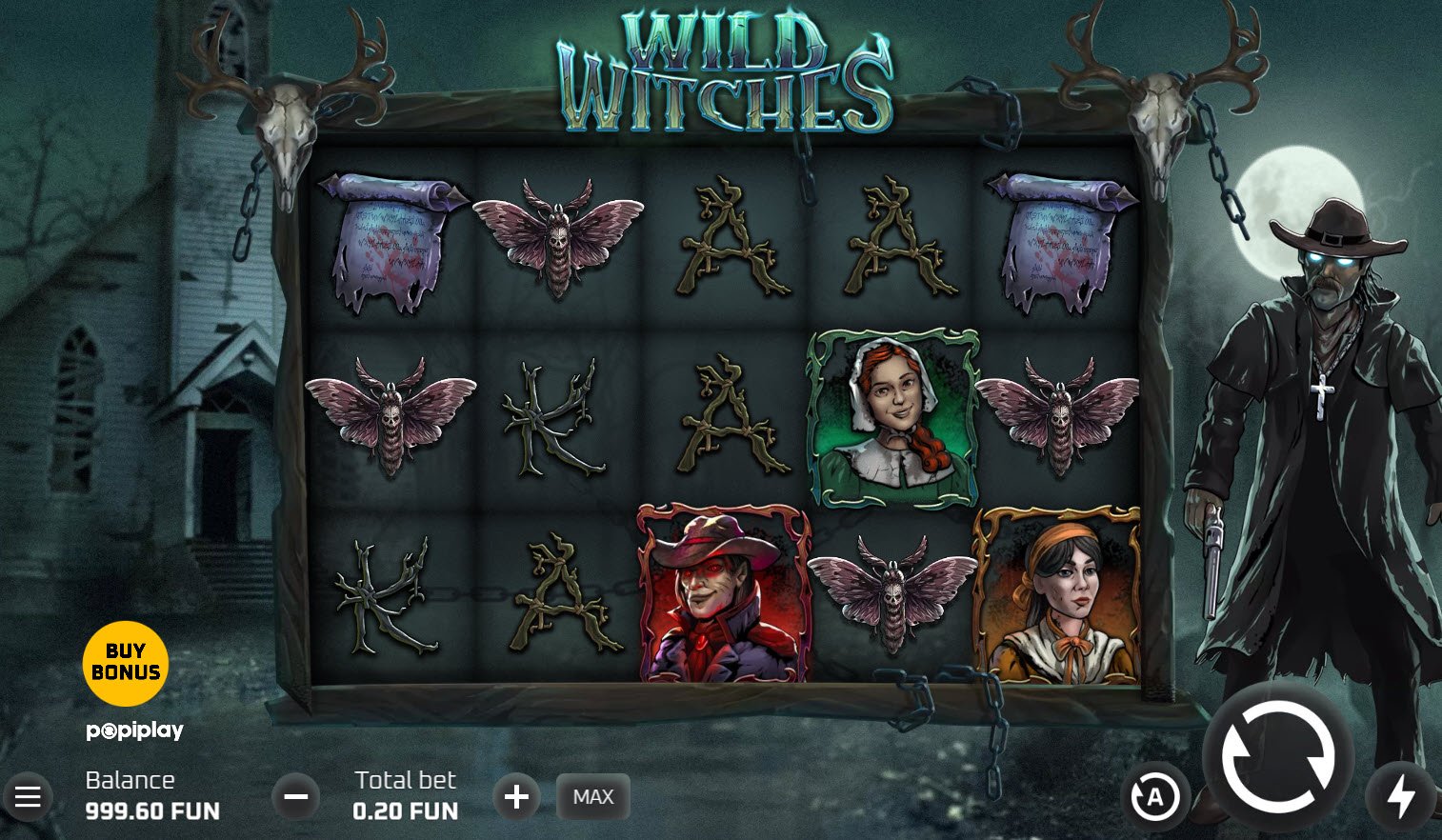Open the hamburger menu

pyautogui.click(x=28, y=796)
